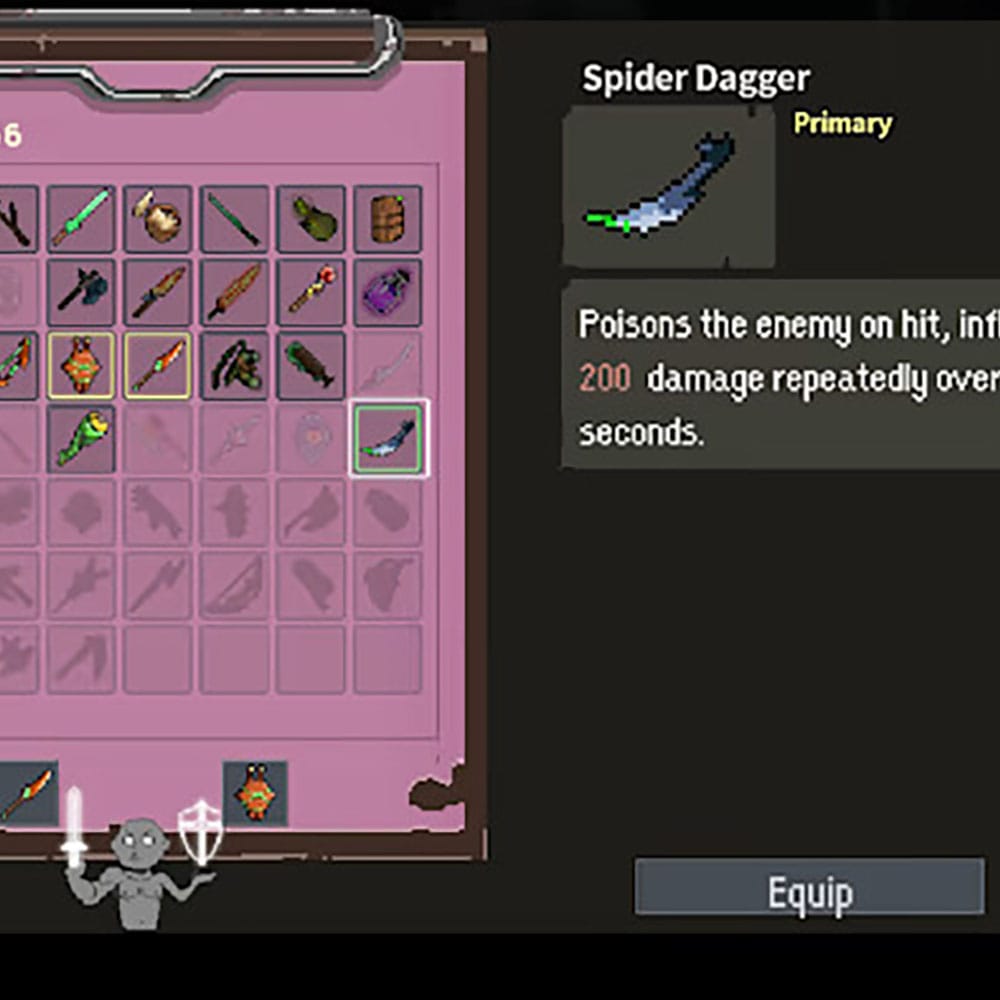Equip the Spider Dagger
Viewport: 1000px width, 1000px height.
(x=809, y=887)
